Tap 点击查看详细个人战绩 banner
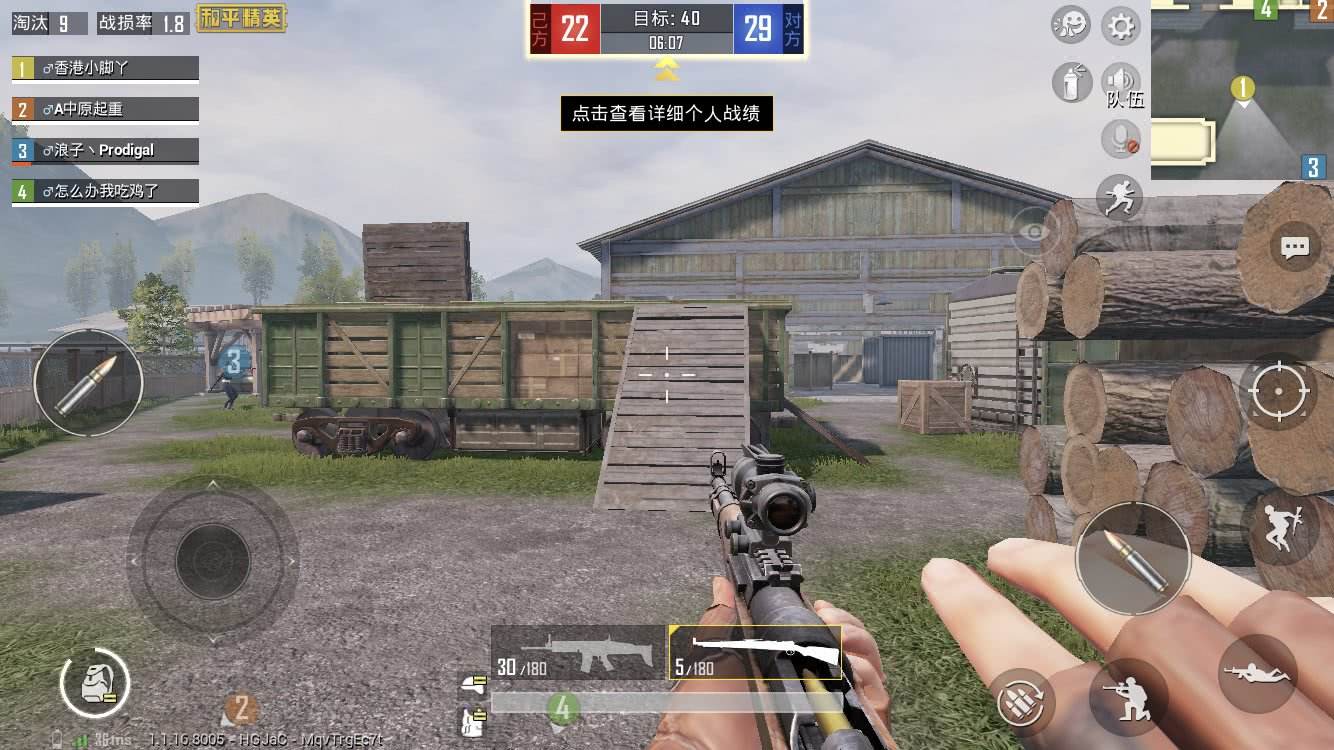 click(x=667, y=114)
